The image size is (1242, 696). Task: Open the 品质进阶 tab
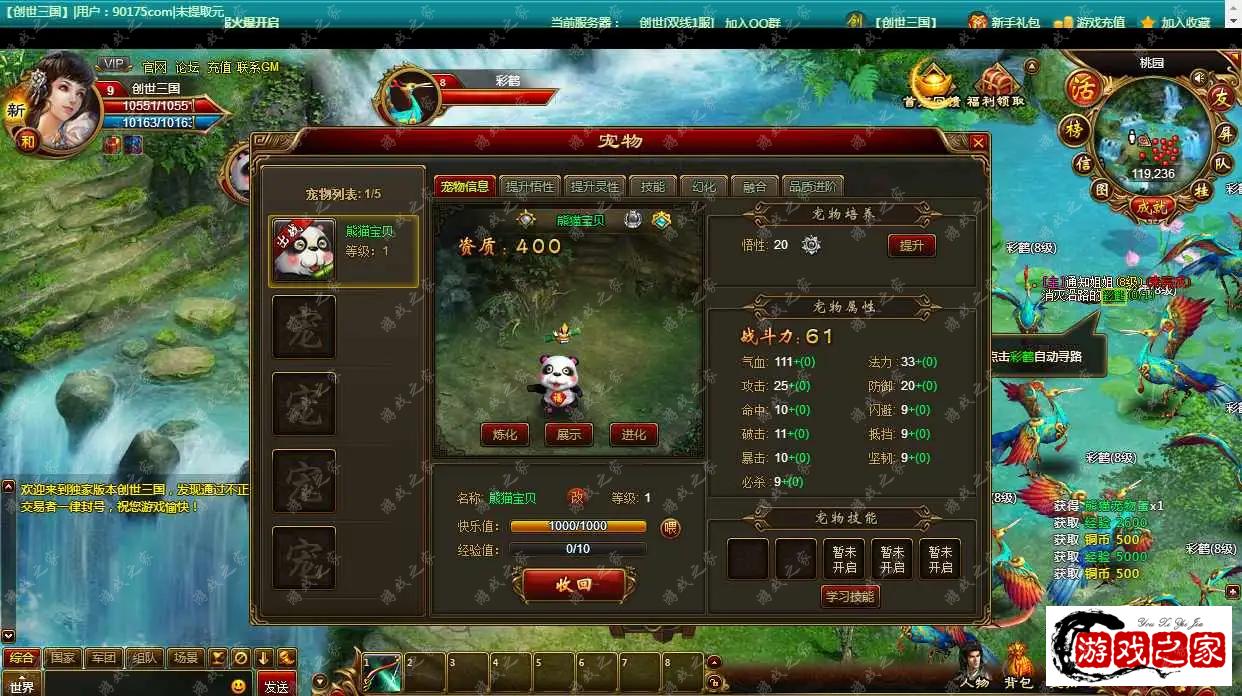(x=813, y=186)
